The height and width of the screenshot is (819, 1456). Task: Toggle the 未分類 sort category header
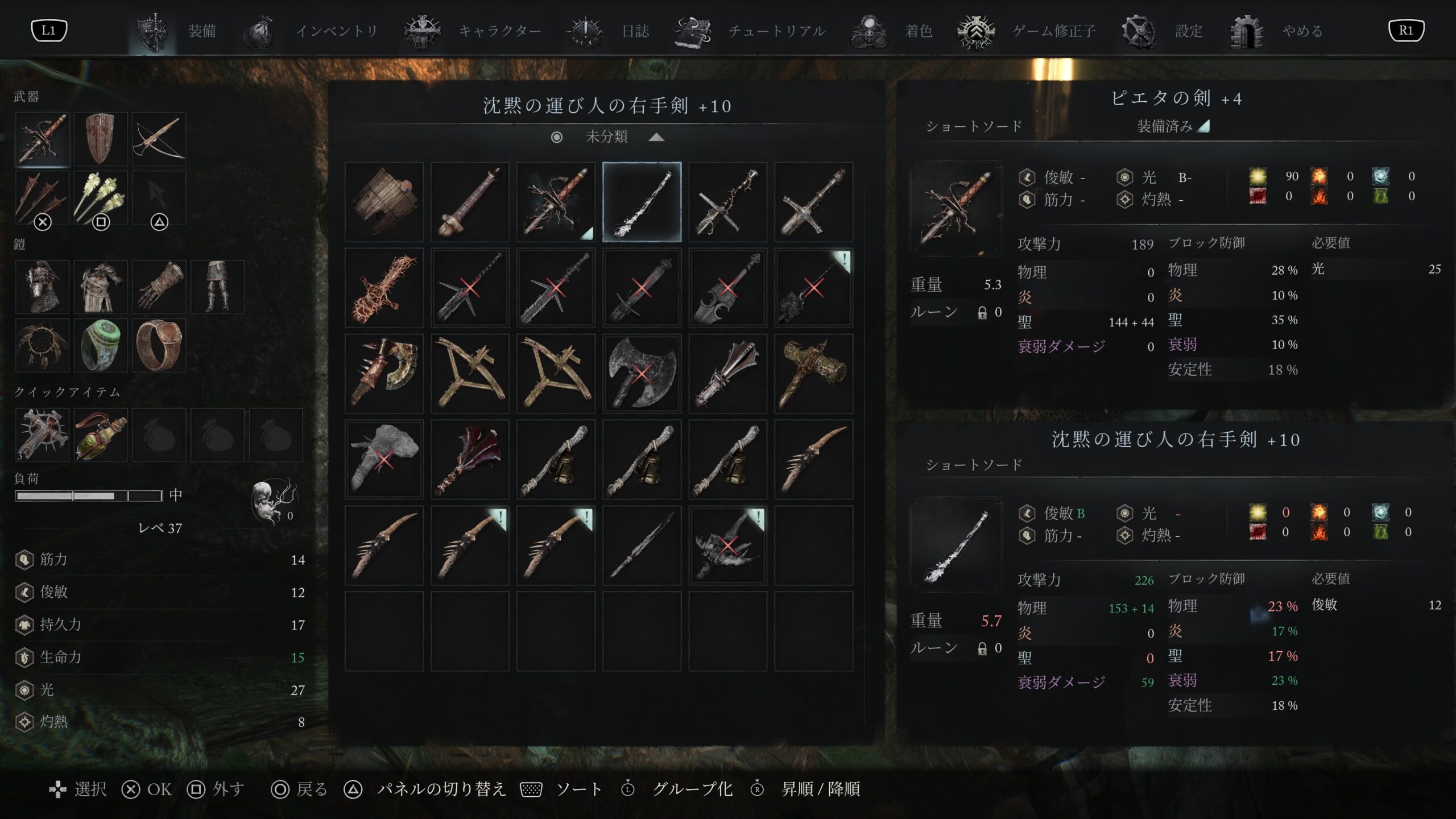[x=607, y=136]
